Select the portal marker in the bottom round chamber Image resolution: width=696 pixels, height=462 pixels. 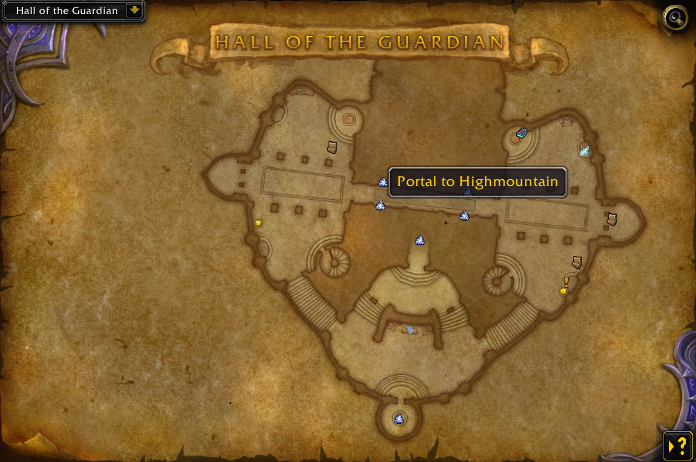(400, 418)
